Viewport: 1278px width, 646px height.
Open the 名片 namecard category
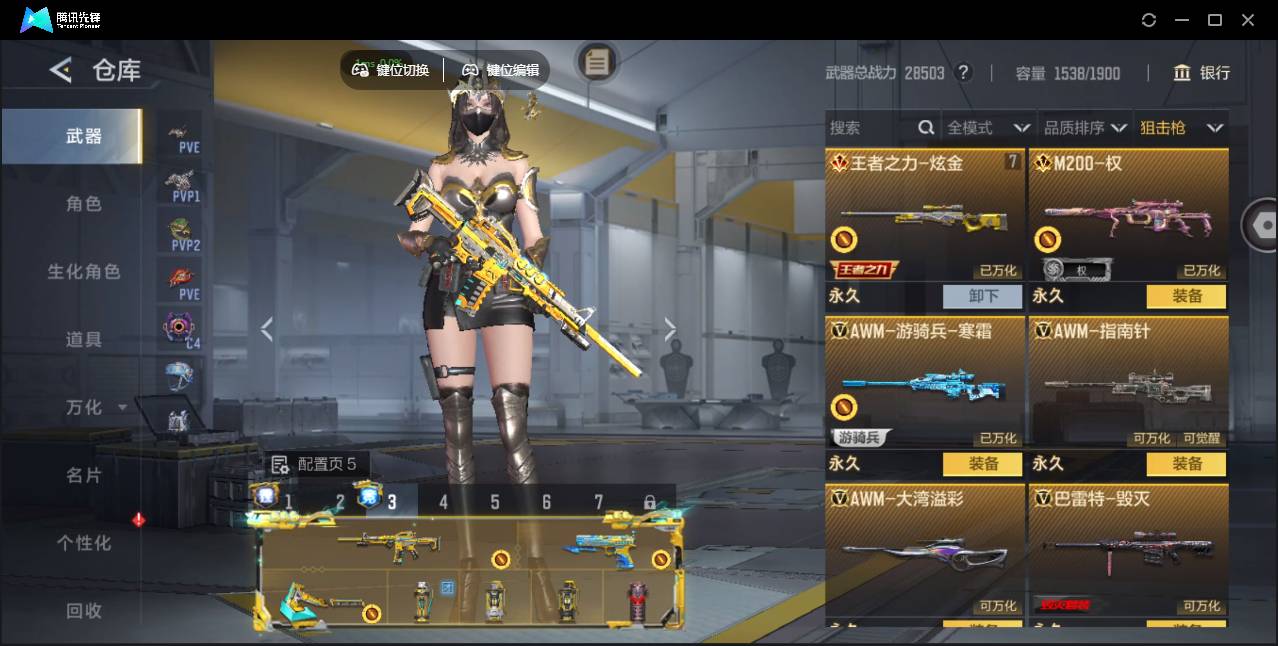click(84, 475)
